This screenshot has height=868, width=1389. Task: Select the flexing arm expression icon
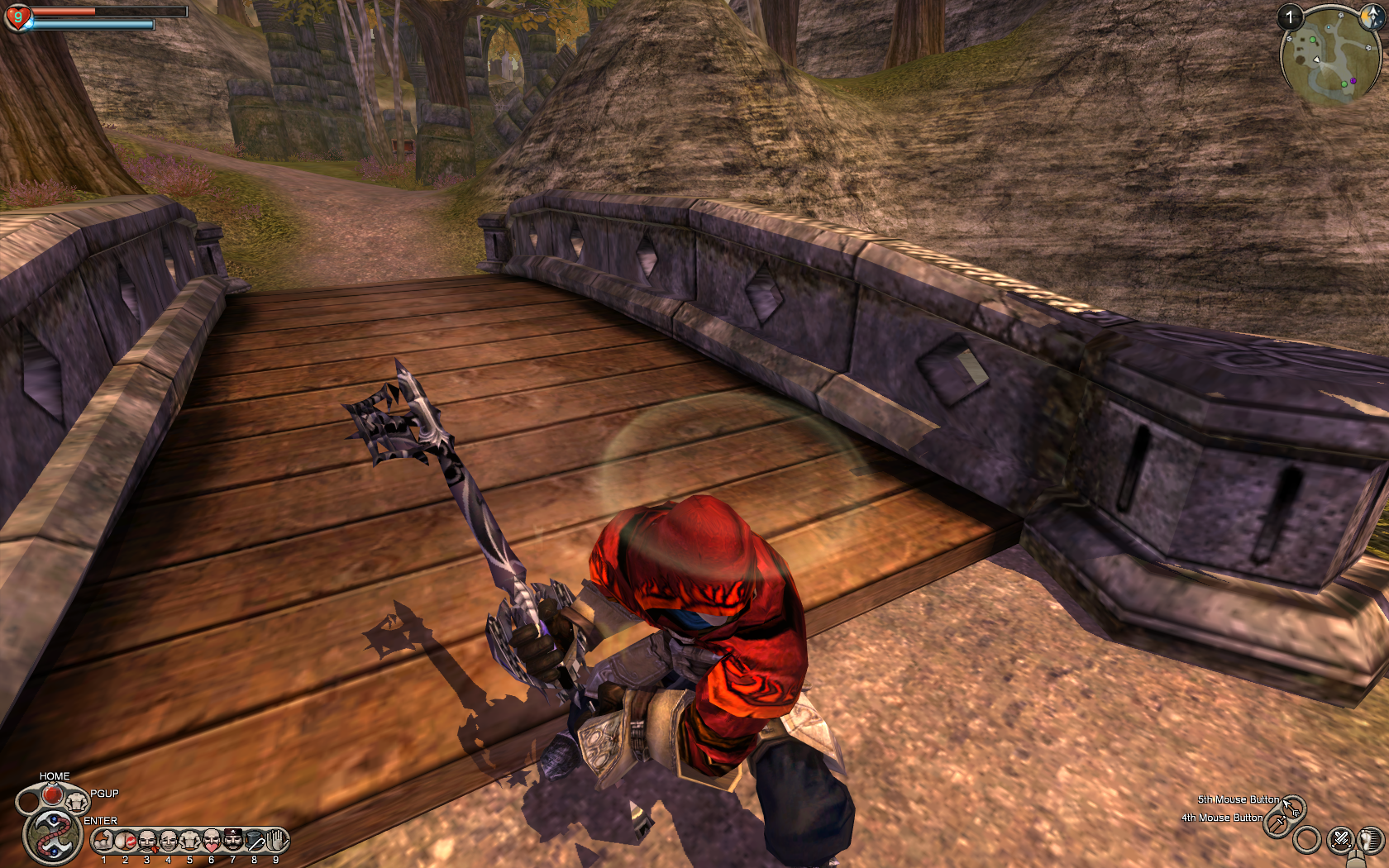pos(103,842)
